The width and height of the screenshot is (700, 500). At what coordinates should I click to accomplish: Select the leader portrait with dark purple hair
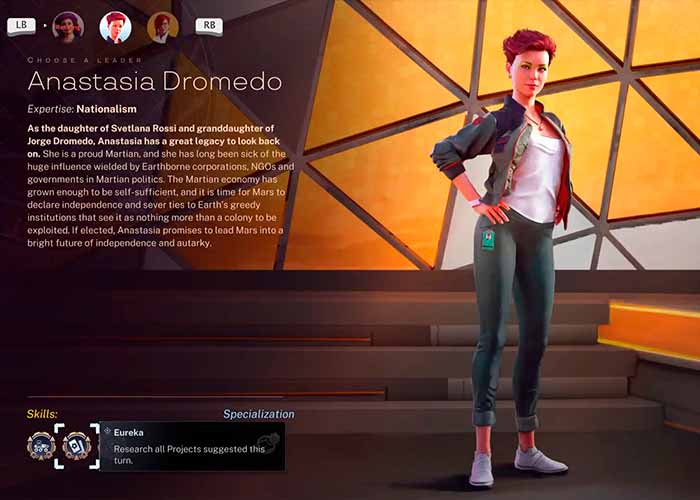pyautogui.click(x=68, y=27)
